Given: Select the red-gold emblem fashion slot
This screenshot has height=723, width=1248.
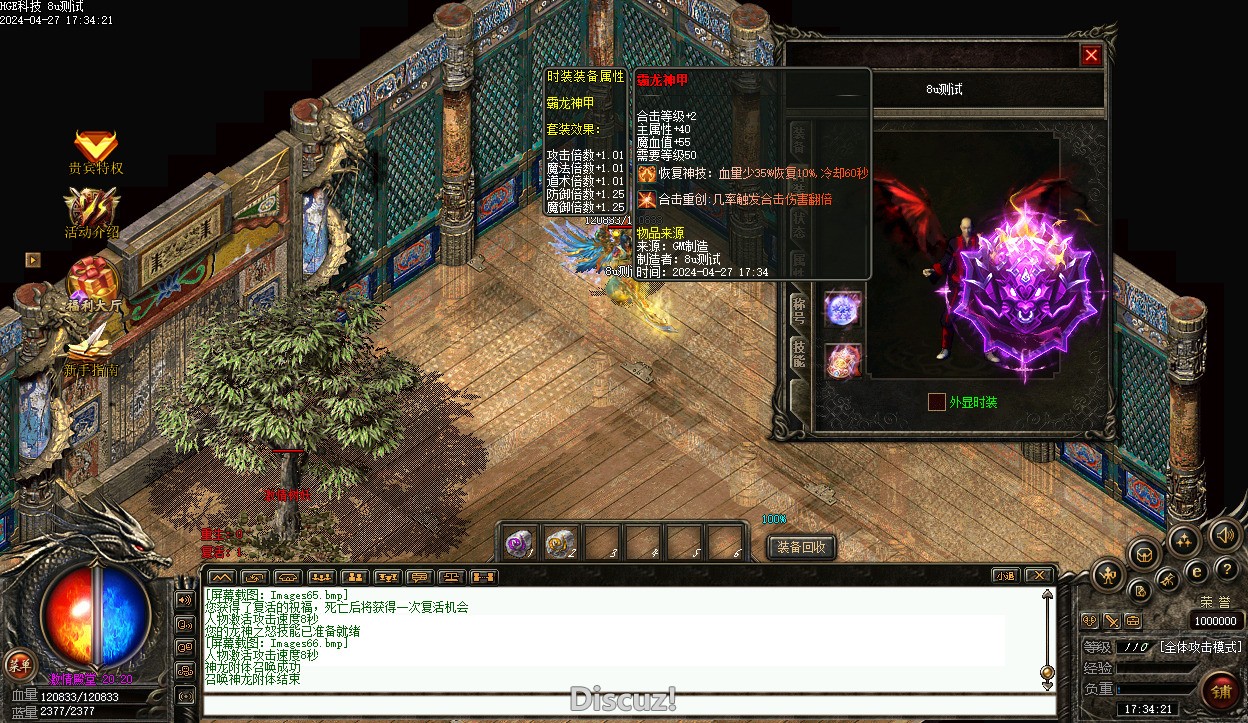Looking at the screenshot, I should click(x=843, y=361).
